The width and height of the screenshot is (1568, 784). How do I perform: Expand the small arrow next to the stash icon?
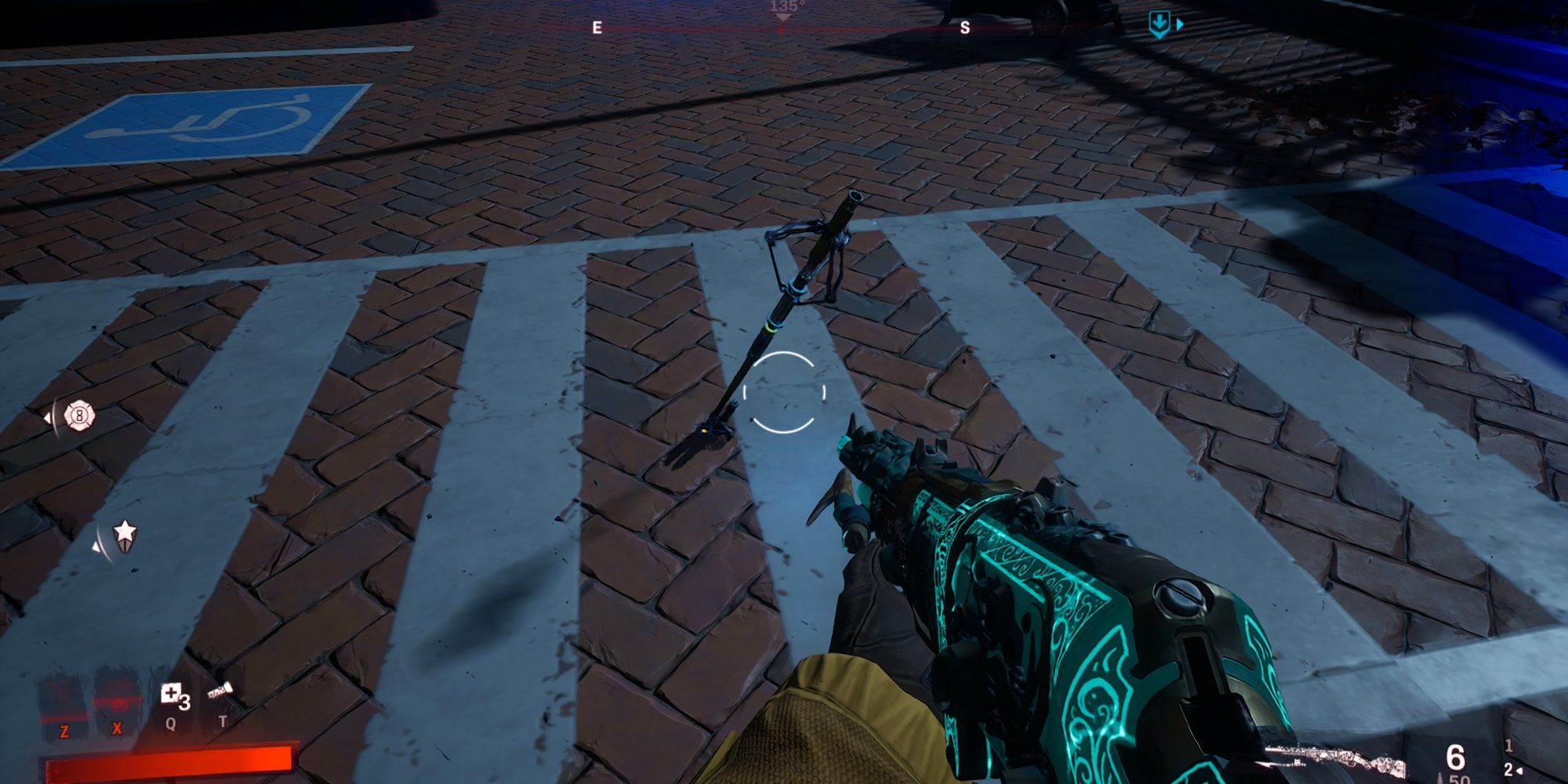[x=1181, y=24]
